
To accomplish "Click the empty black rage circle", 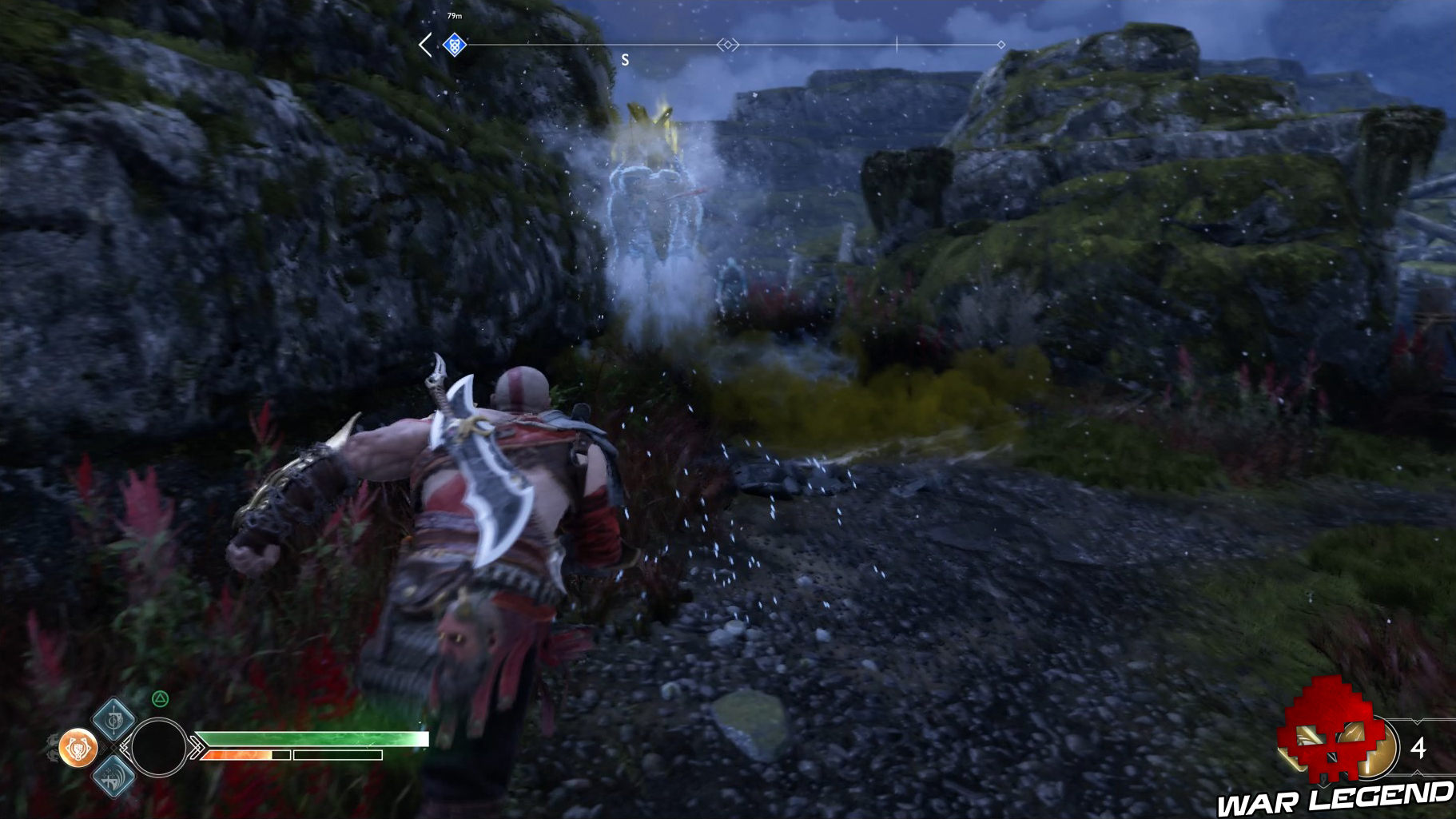I will (158, 748).
